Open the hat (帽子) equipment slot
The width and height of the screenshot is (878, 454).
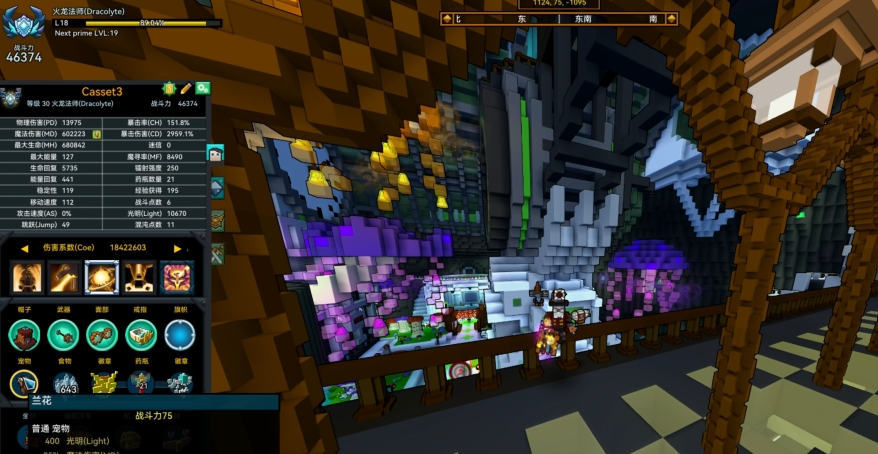click(25, 334)
